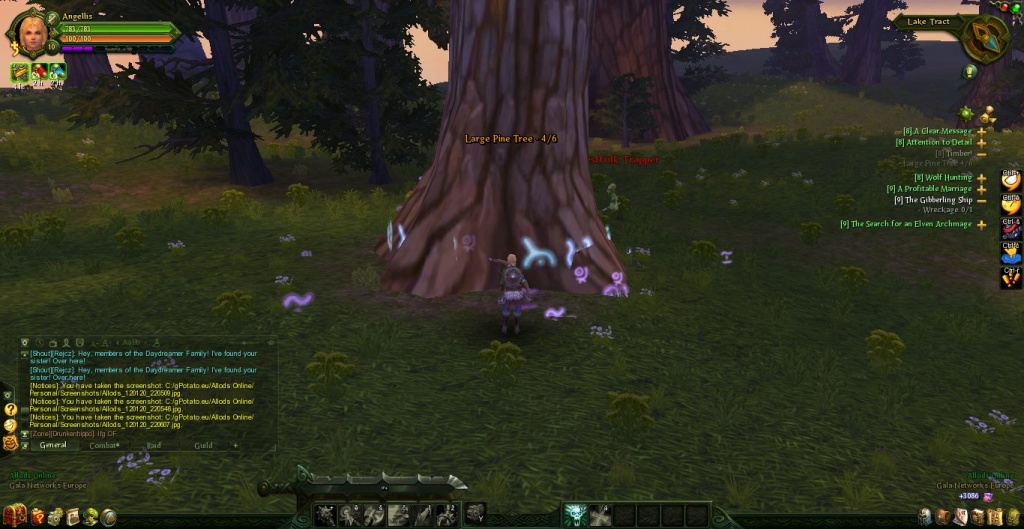1024x529 pixels.
Task: Switch to the Guild chat tab
Action: (203, 445)
